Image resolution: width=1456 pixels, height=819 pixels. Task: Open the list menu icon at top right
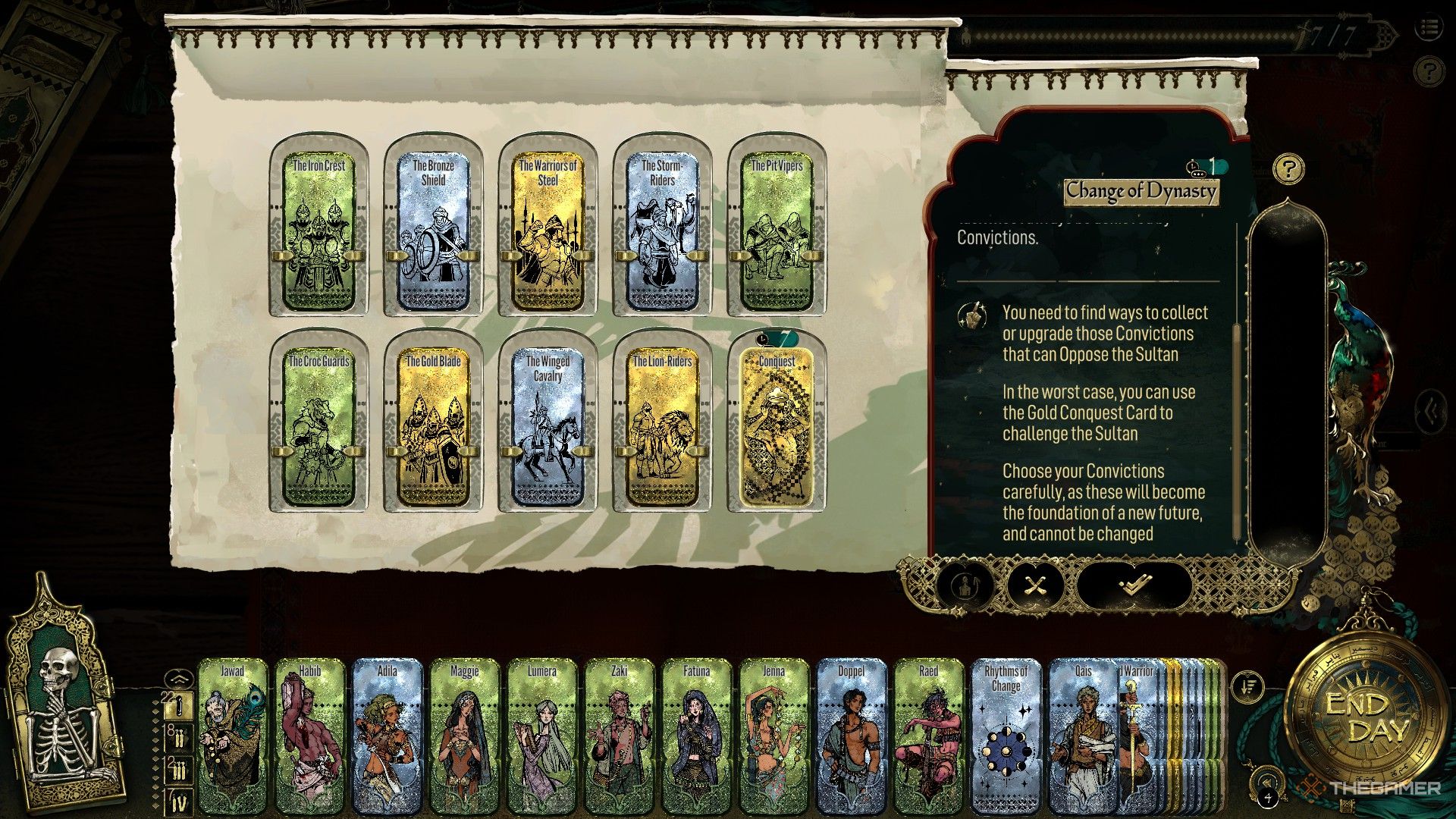click(x=1429, y=29)
